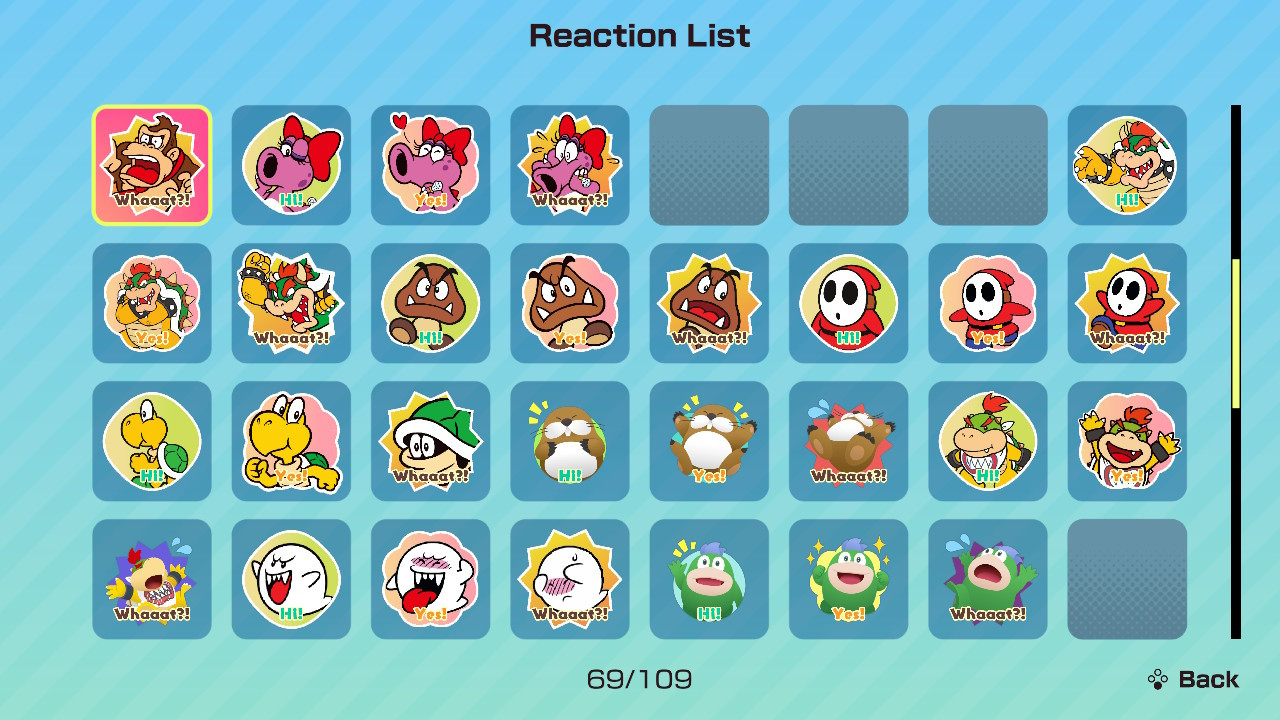Select the Donkey Kong "Whaaat?!" reaction
Image resolution: width=1280 pixels, height=720 pixels.
[151, 164]
